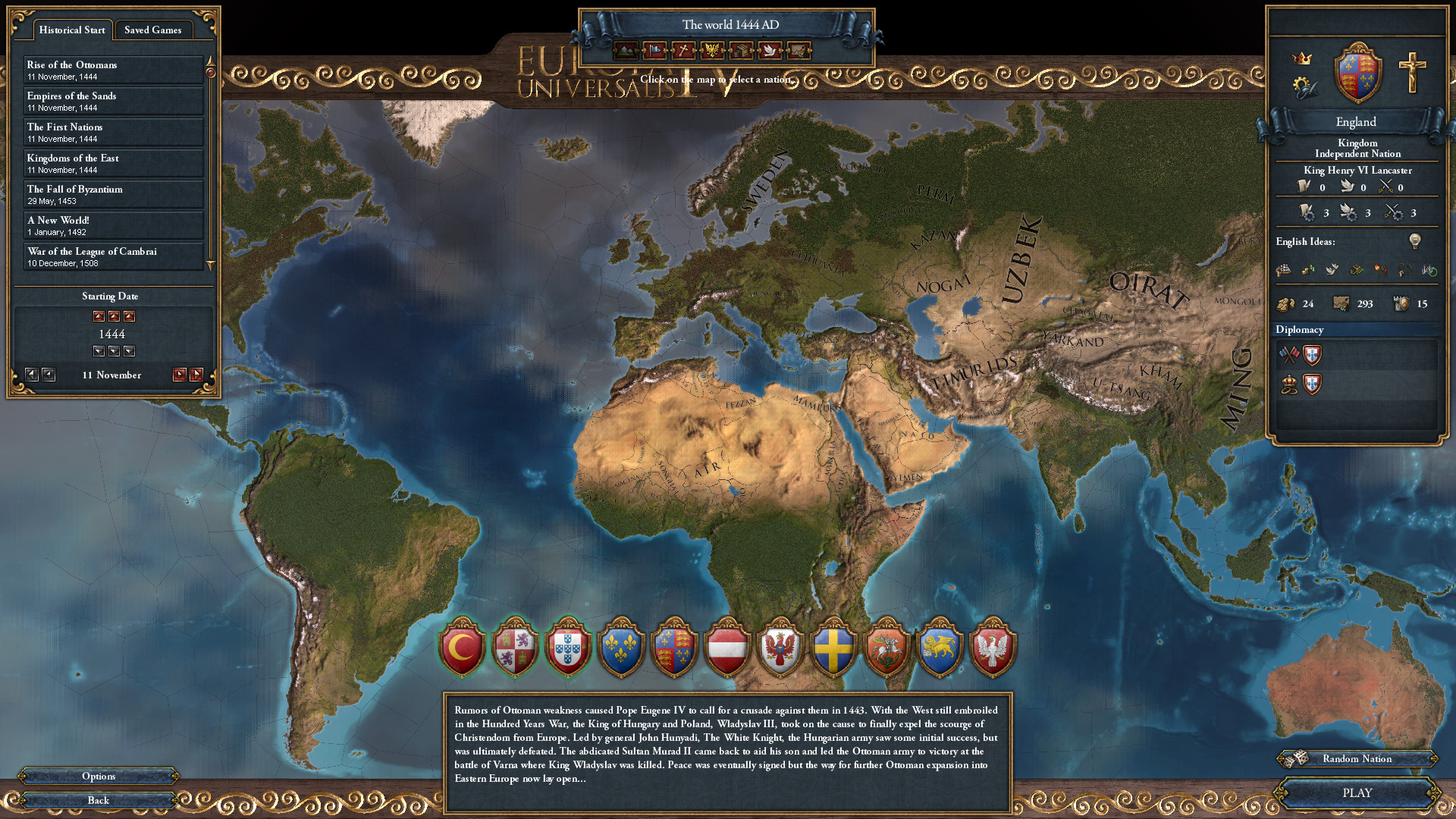
Task: Select the political flag map mode icon
Action: (653, 52)
